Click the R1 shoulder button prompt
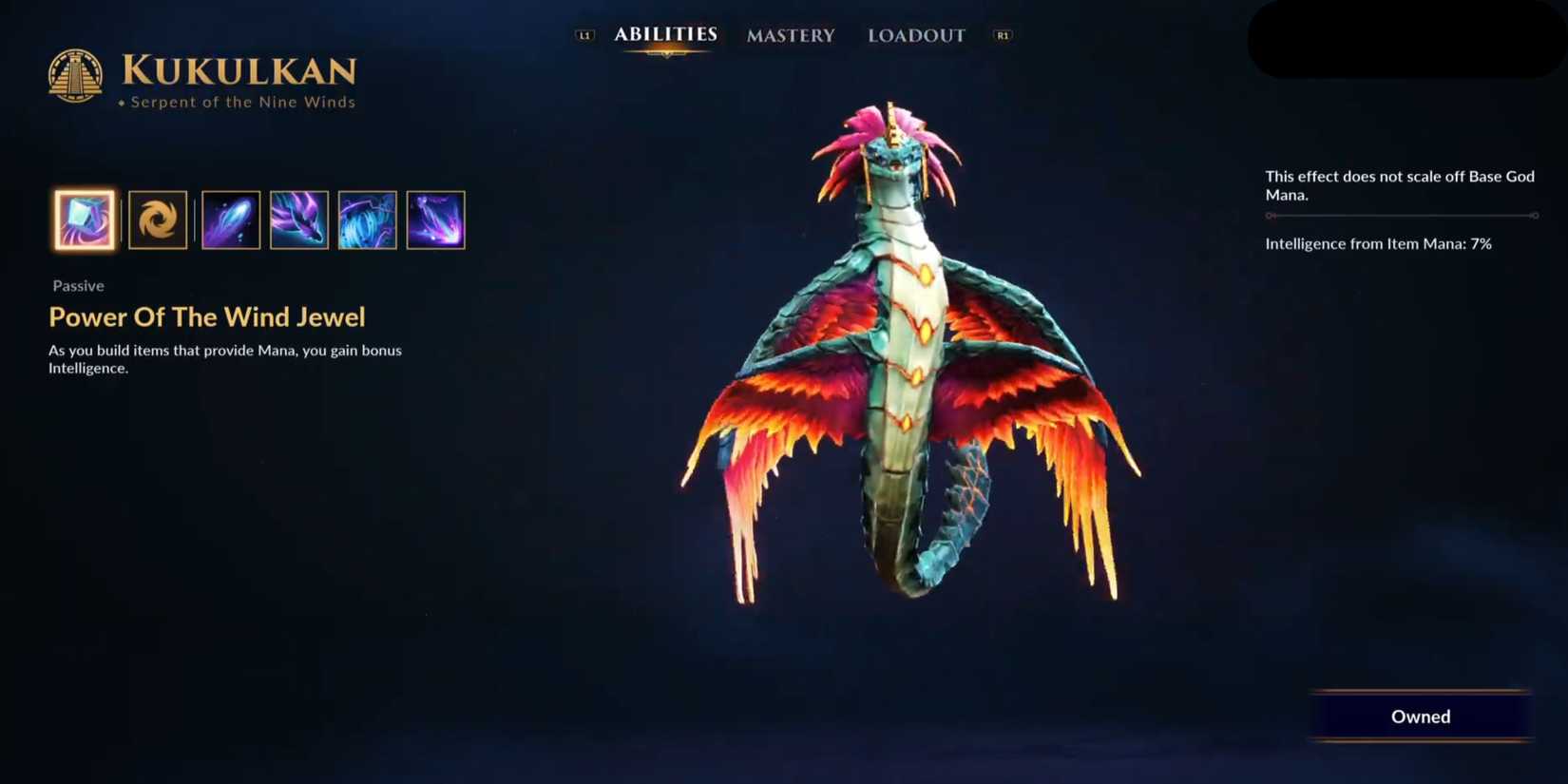 click(x=1004, y=34)
